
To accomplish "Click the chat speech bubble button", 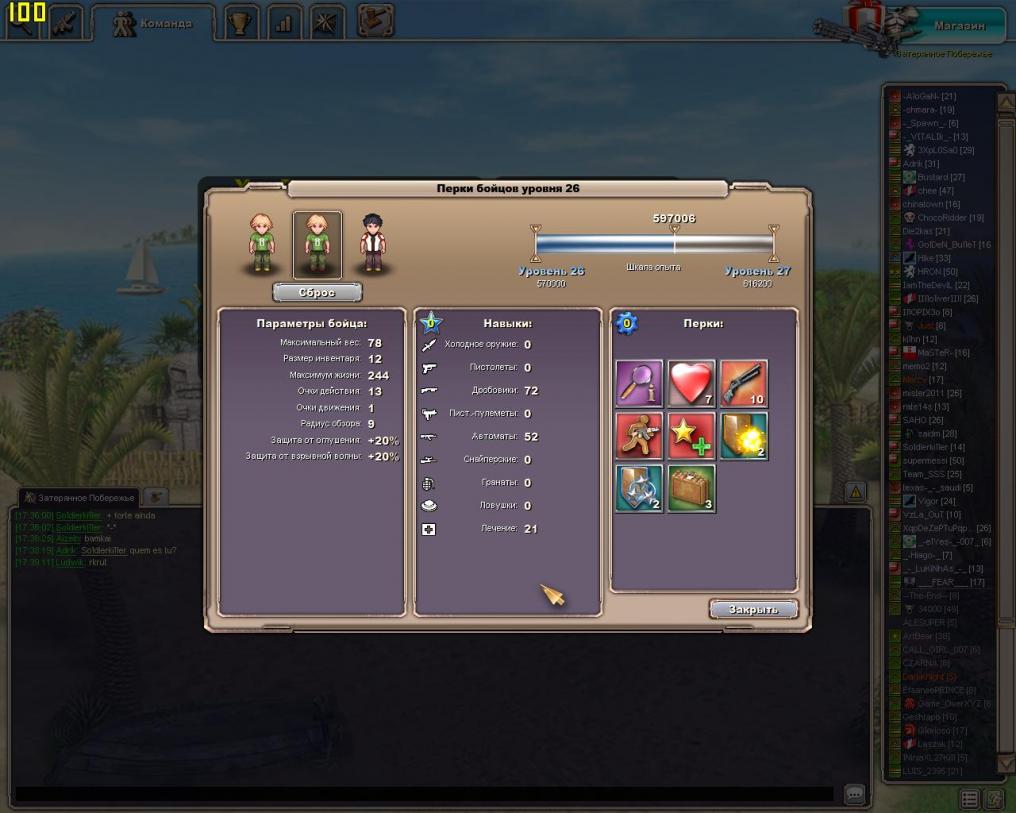I will coord(854,794).
